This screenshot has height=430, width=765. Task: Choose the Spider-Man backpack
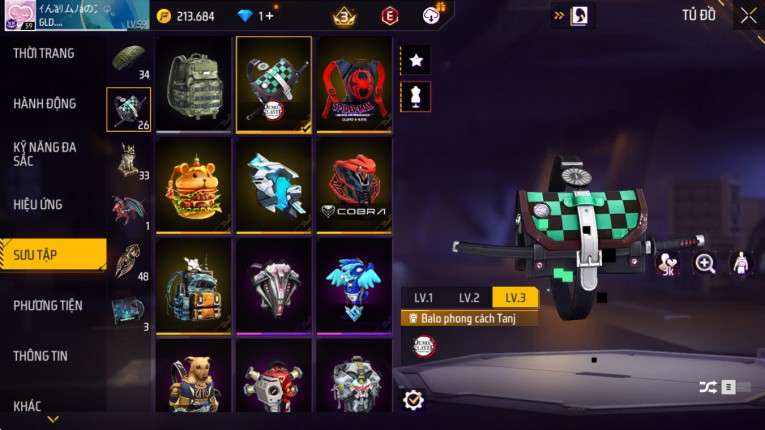point(354,83)
